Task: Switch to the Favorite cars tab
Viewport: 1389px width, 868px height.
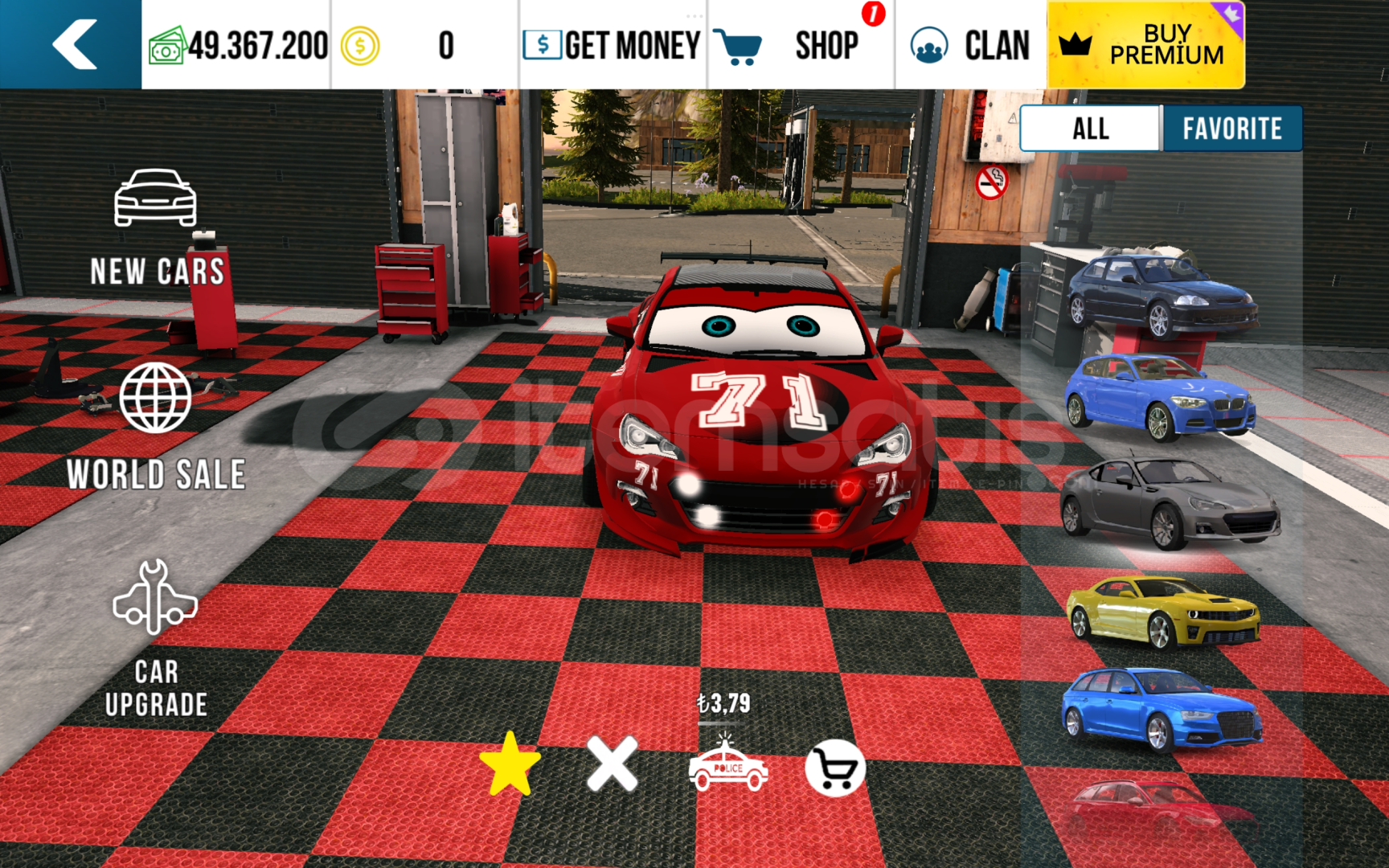Action: coord(1231,129)
